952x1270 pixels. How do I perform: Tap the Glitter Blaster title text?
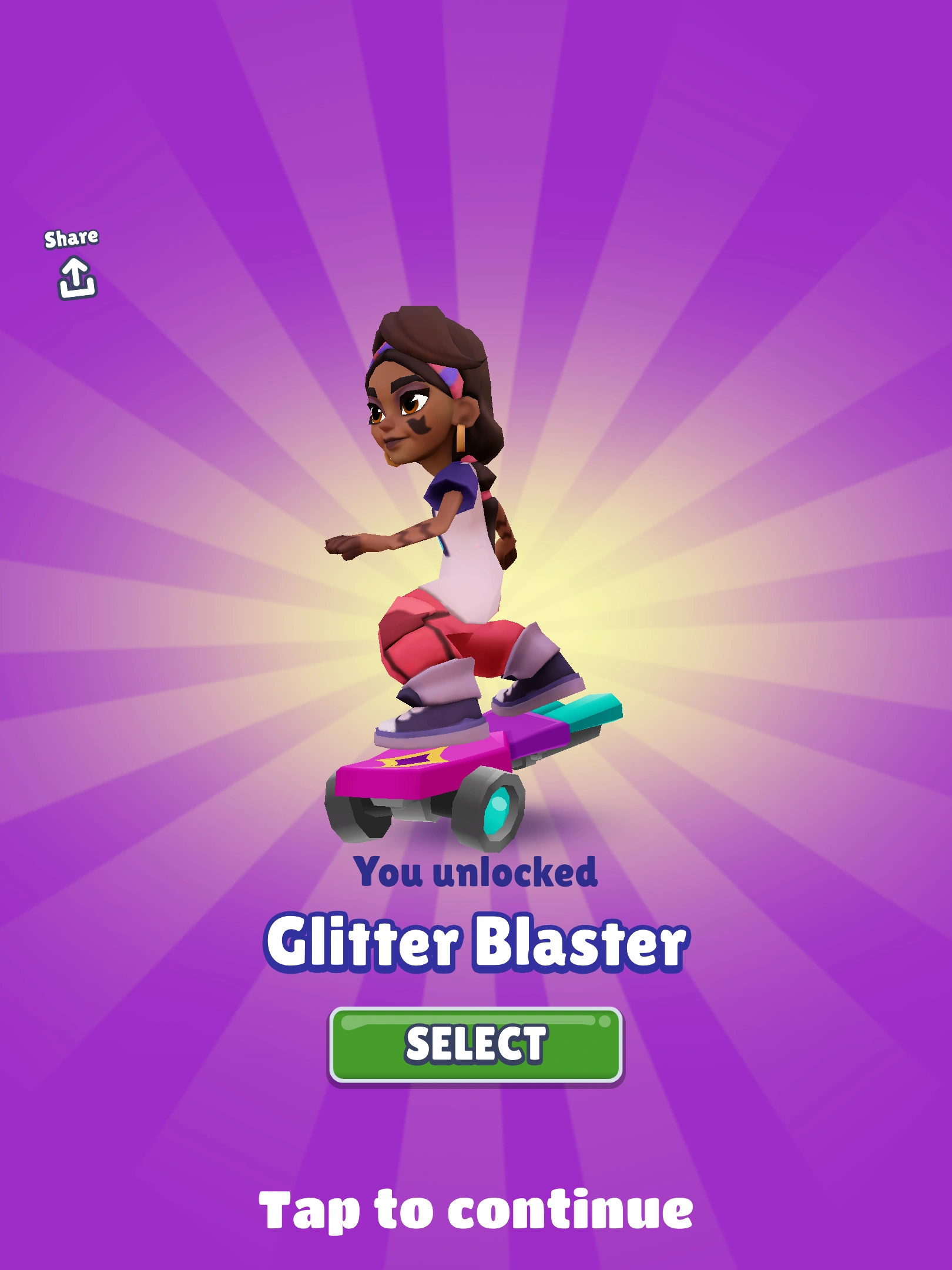click(x=476, y=941)
